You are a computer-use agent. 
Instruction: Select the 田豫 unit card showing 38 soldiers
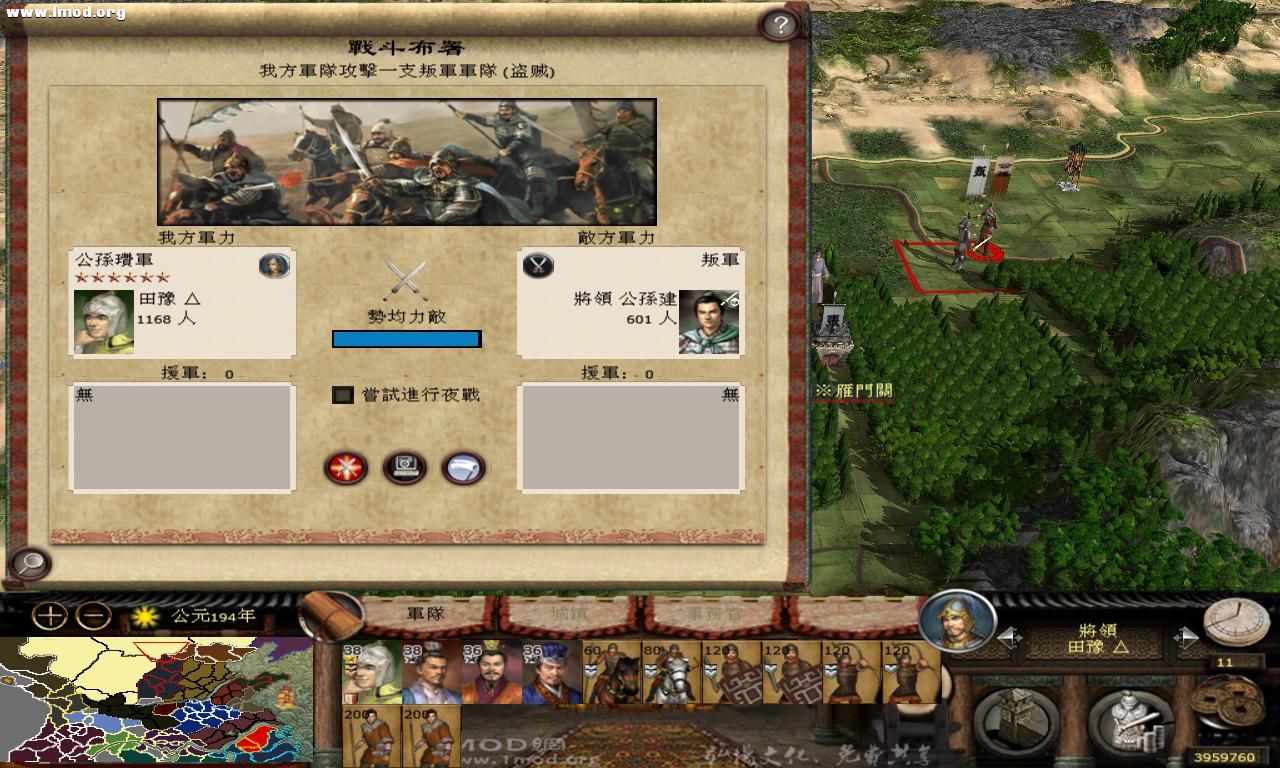[370, 672]
